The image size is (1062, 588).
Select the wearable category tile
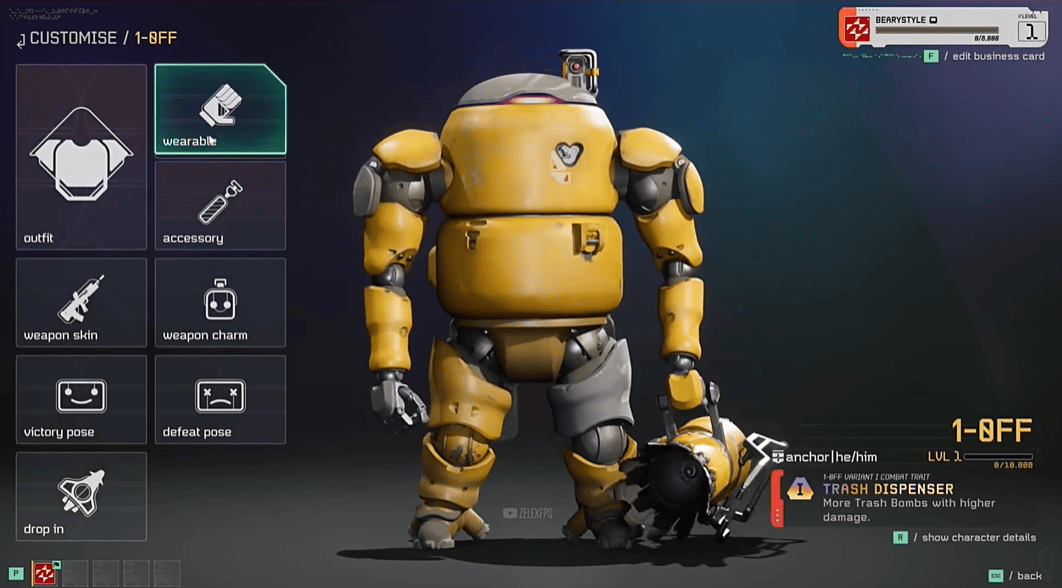tap(220, 109)
